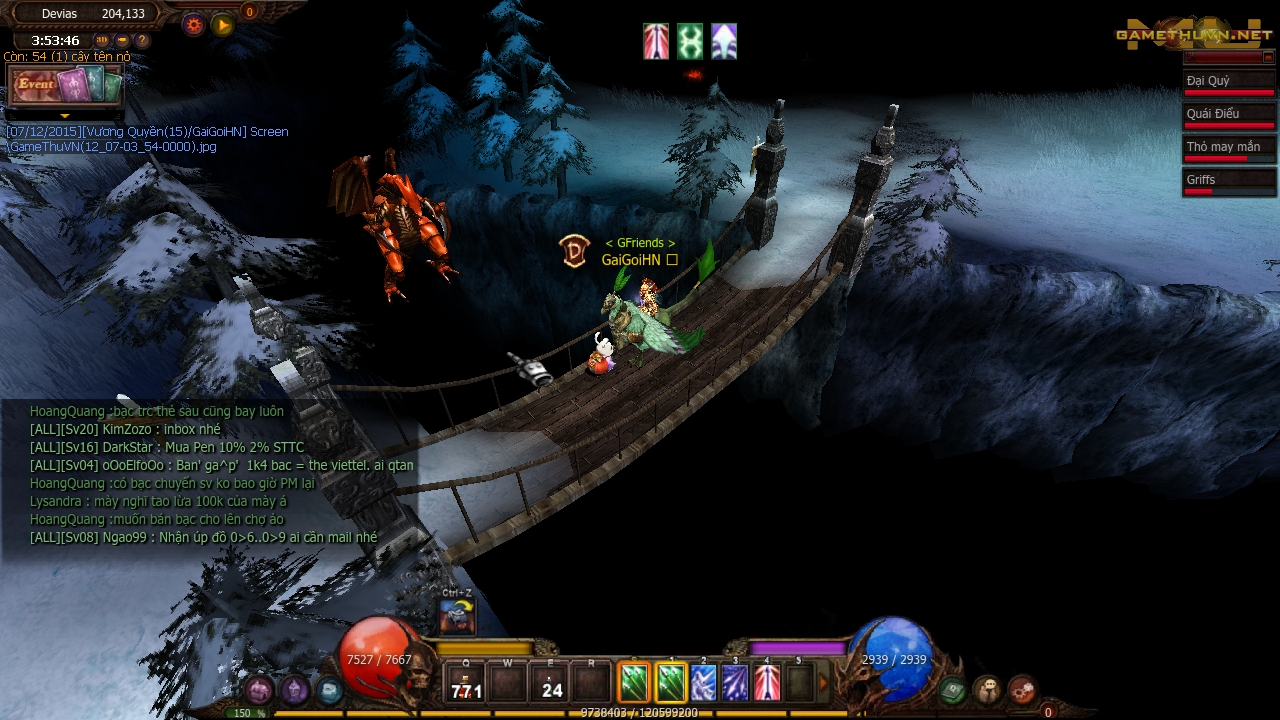1280x720 pixels.
Task: Click the yellow play arrow button
Action: pyautogui.click(x=223, y=25)
